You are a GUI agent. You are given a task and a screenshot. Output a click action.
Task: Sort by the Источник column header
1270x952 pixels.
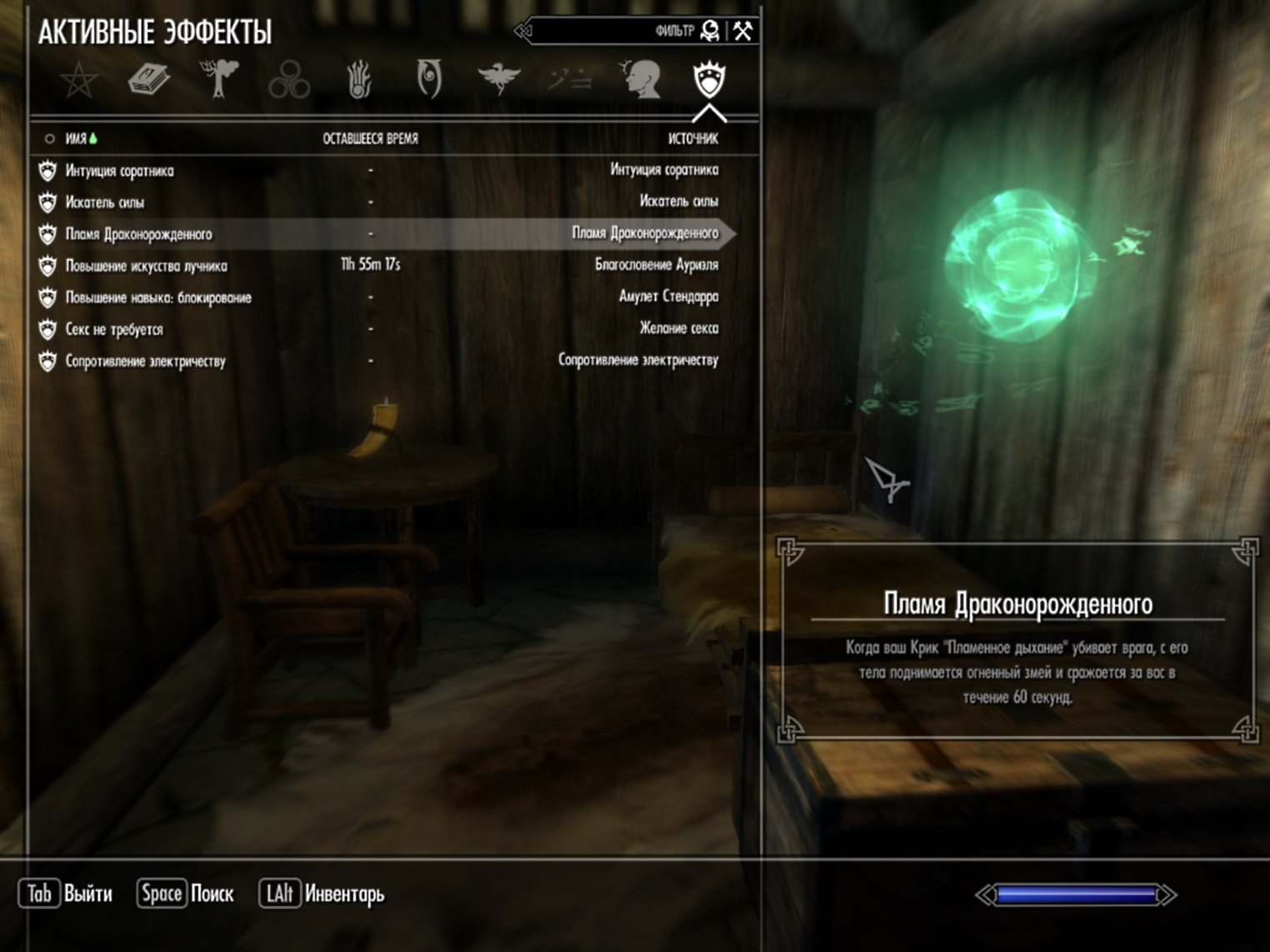click(x=692, y=138)
